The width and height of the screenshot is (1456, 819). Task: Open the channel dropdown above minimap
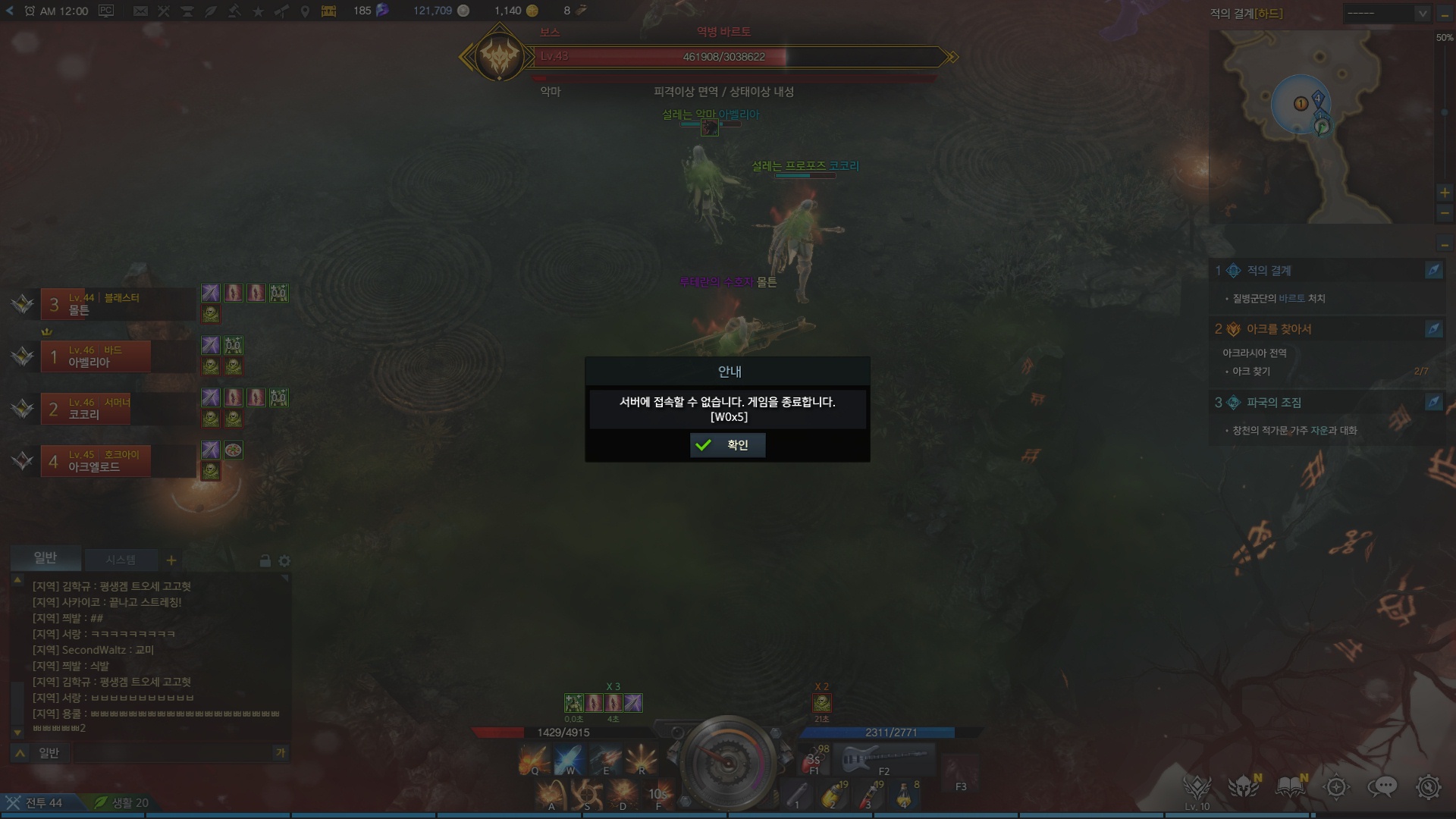tap(1387, 14)
